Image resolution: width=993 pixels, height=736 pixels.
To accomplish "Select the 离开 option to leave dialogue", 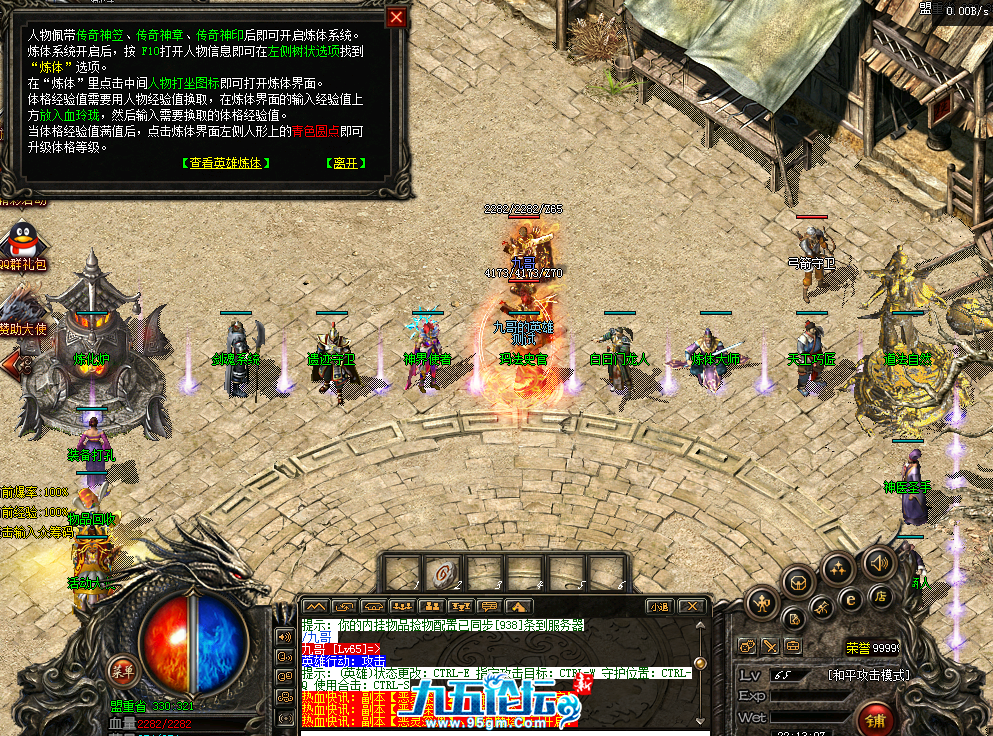I will [x=345, y=163].
